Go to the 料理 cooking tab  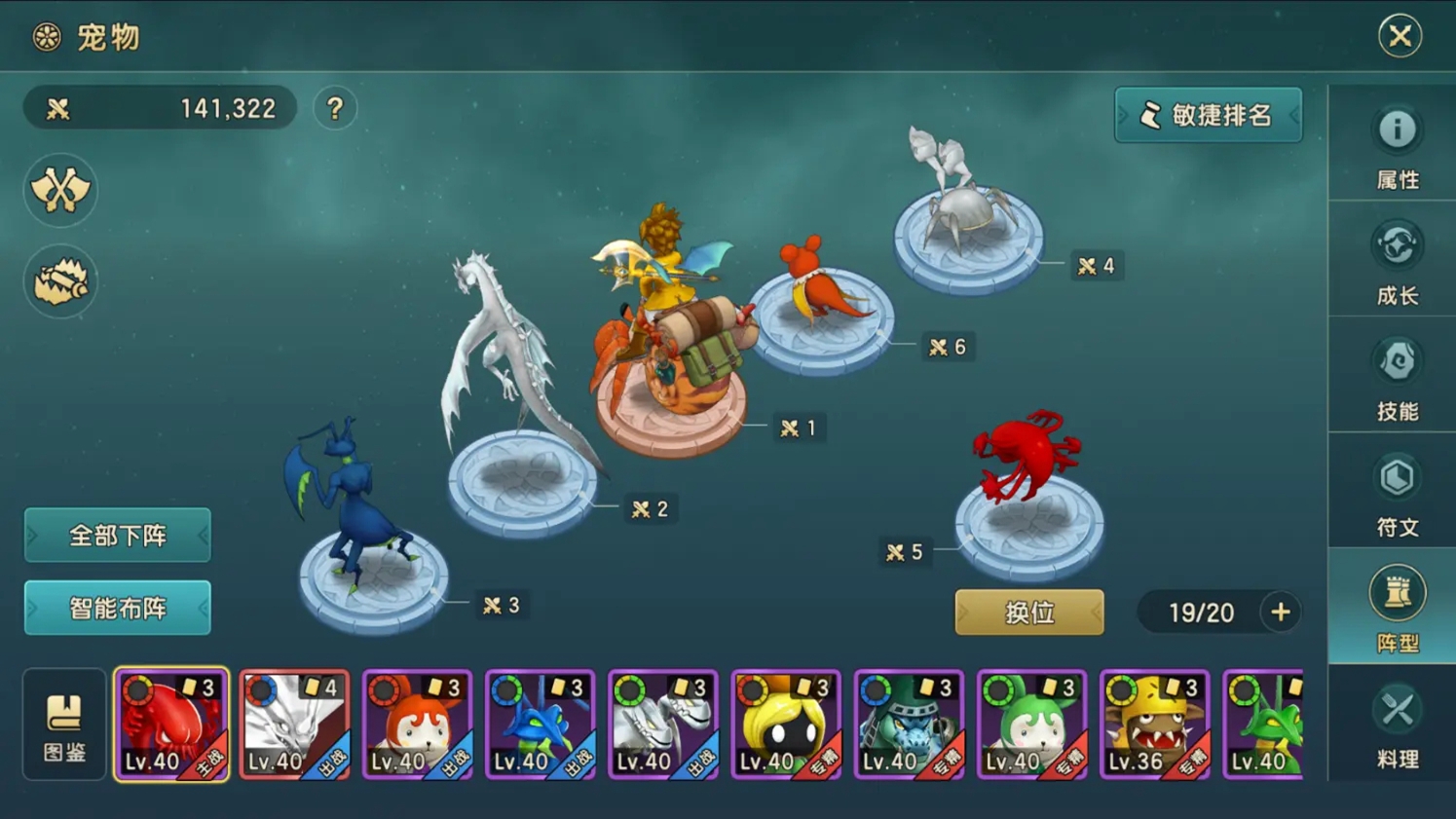coord(1397,726)
